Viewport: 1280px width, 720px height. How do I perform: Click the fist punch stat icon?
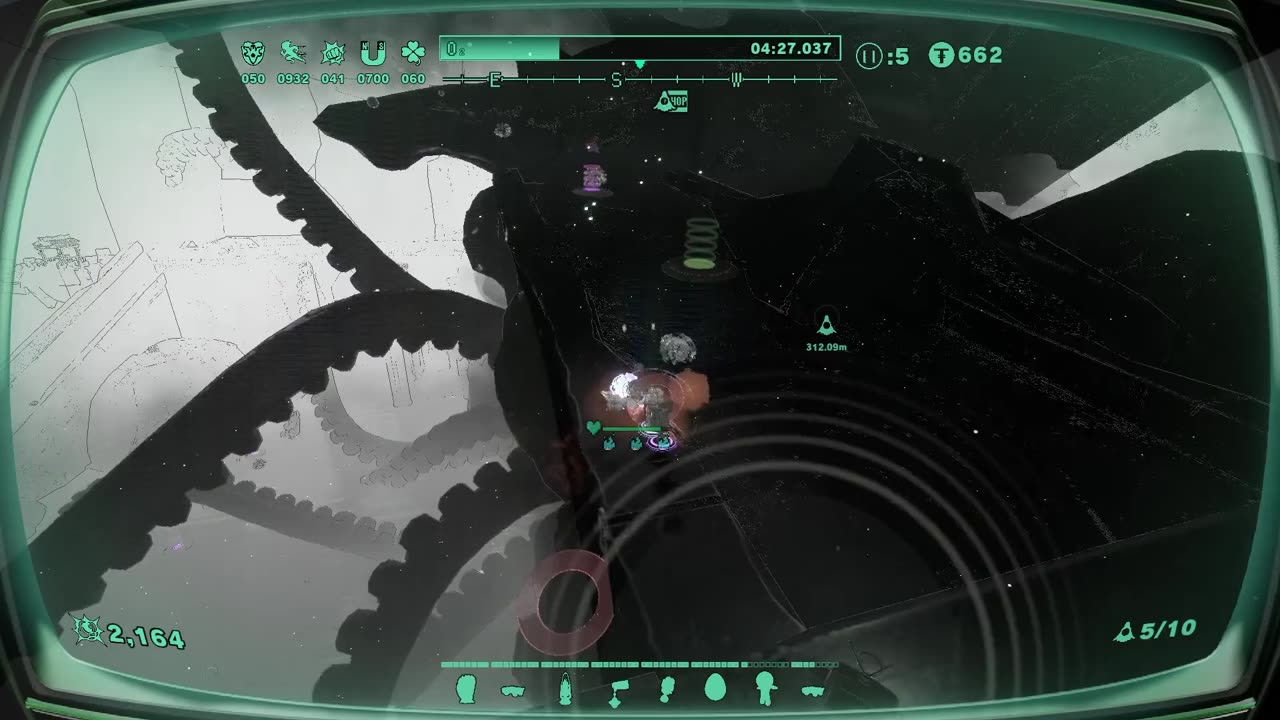(x=333, y=53)
